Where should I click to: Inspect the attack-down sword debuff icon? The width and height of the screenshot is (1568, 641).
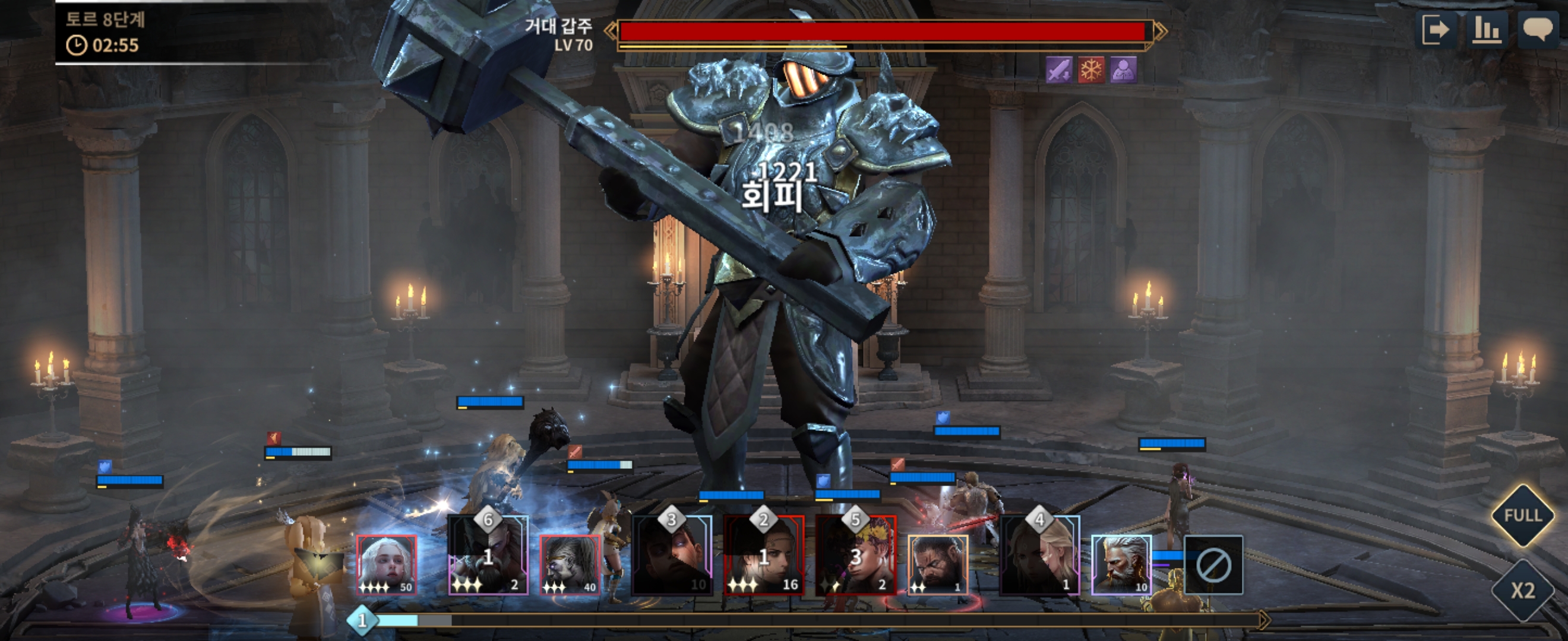(1059, 70)
